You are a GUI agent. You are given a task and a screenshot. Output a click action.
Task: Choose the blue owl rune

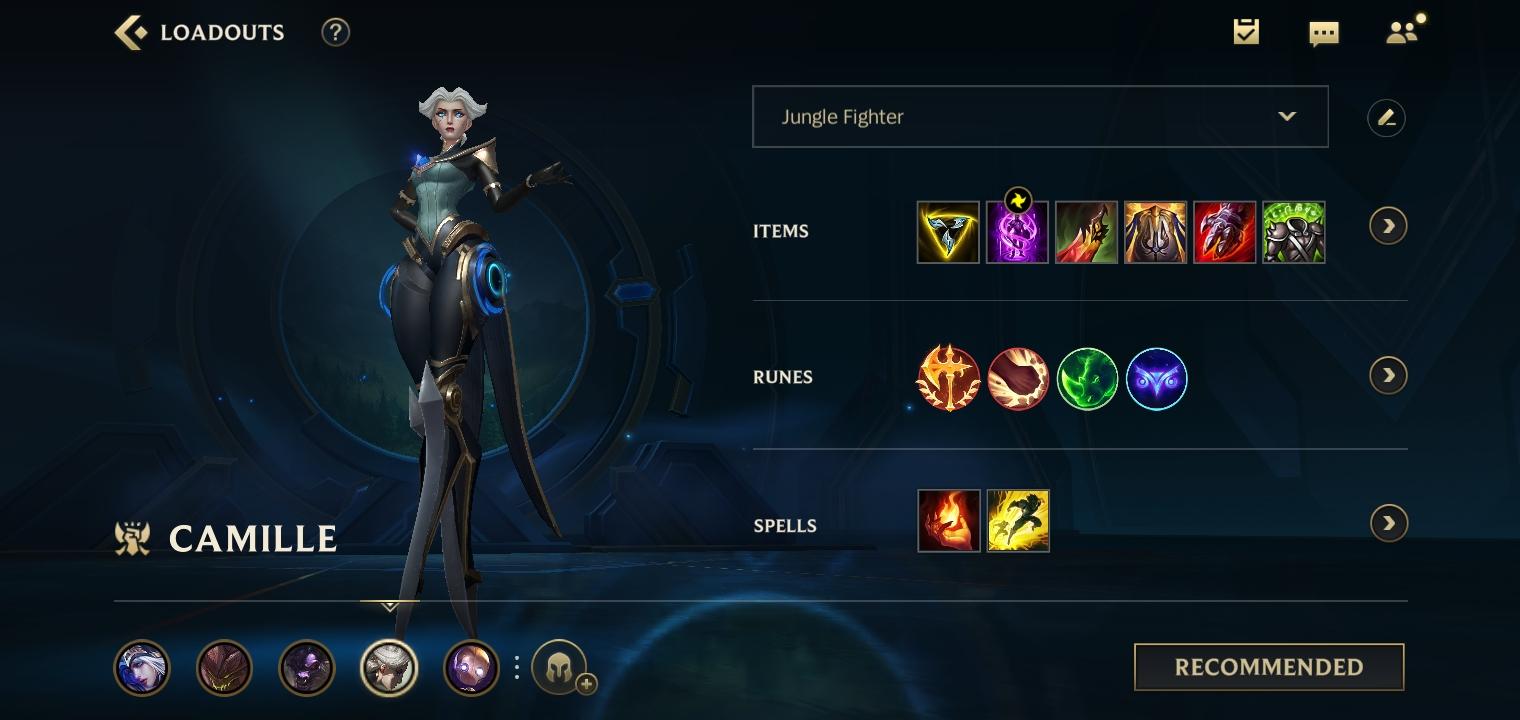pos(1156,378)
